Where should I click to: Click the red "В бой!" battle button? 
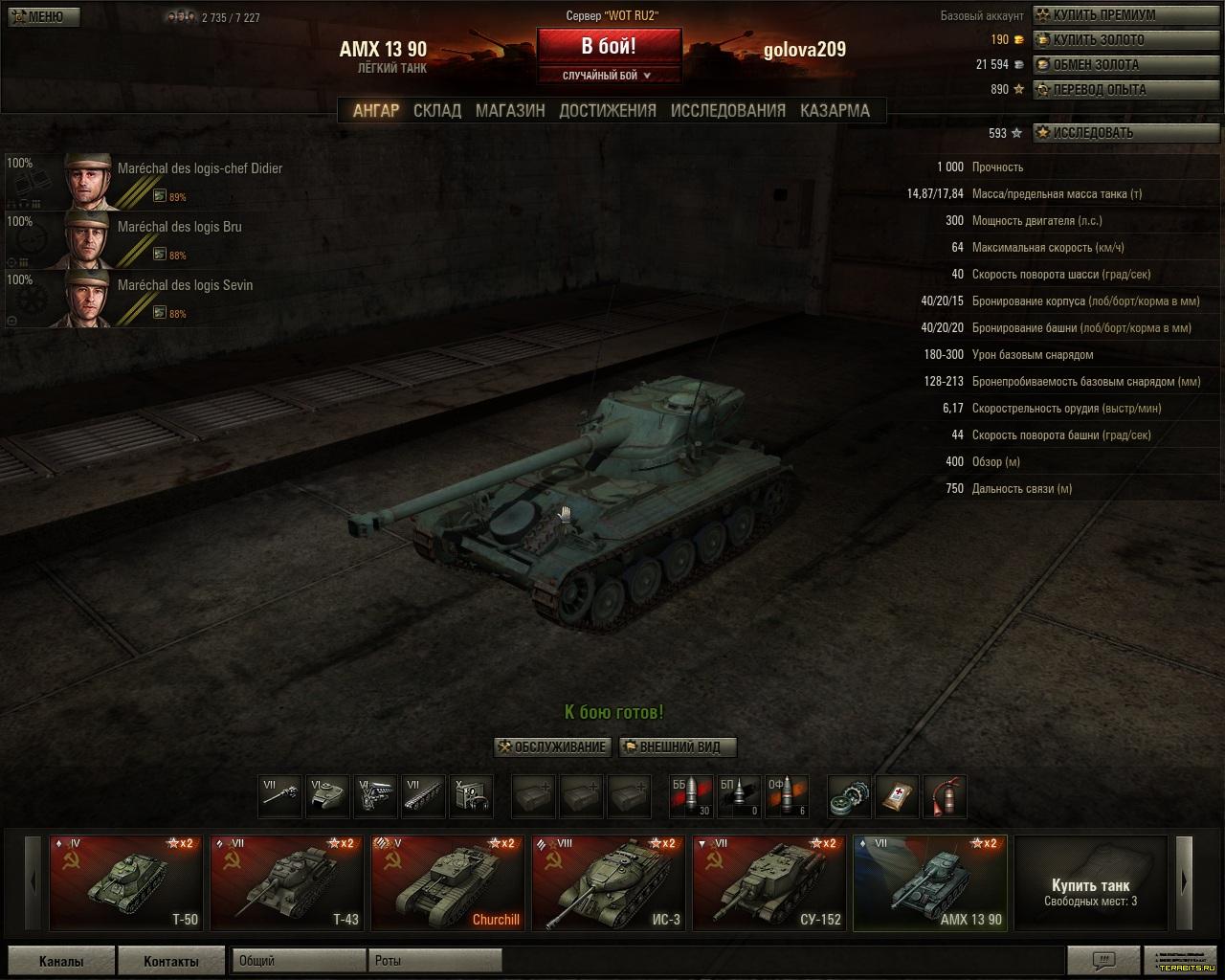[609, 46]
